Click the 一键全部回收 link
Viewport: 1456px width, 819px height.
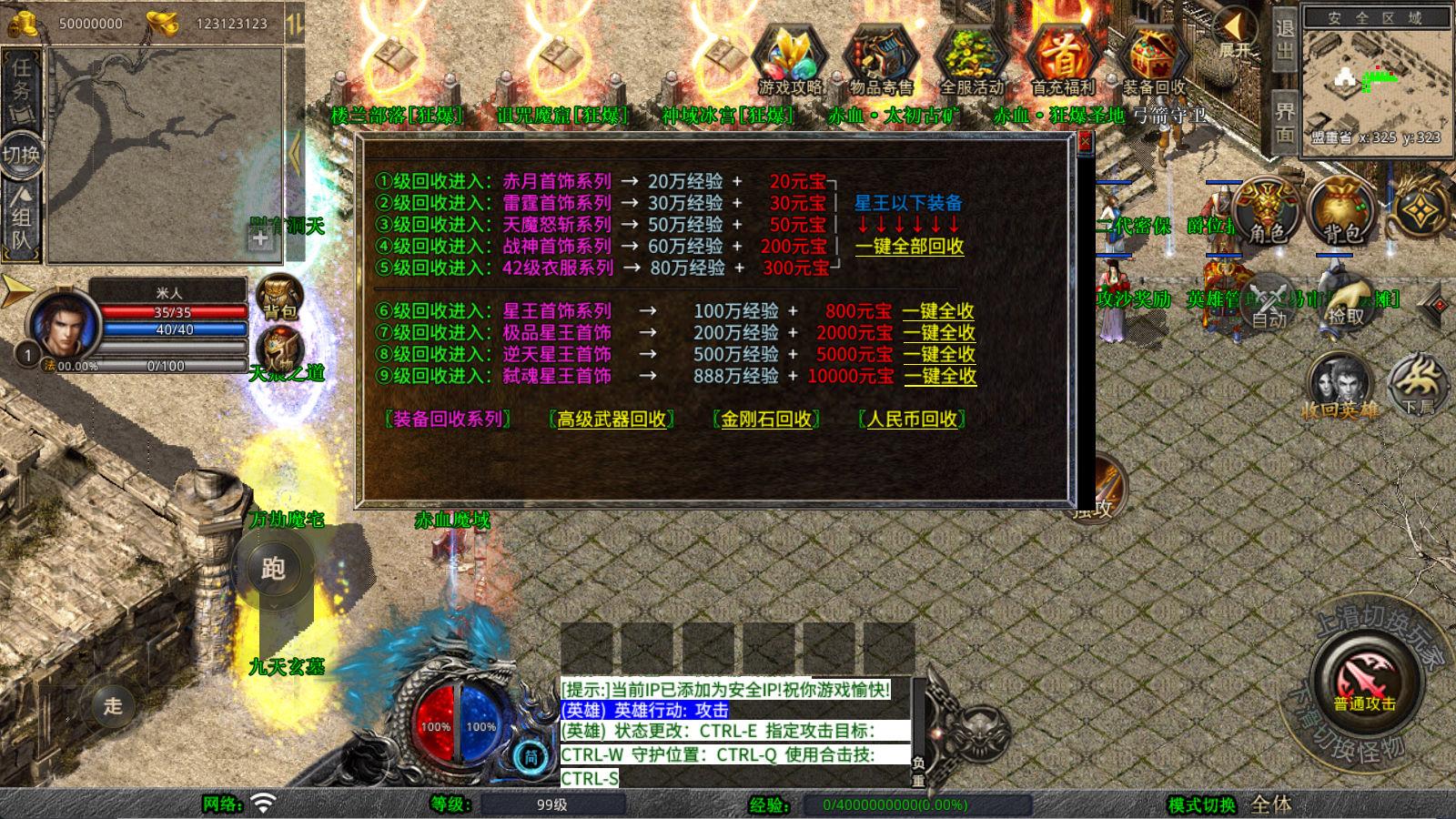[x=910, y=247]
